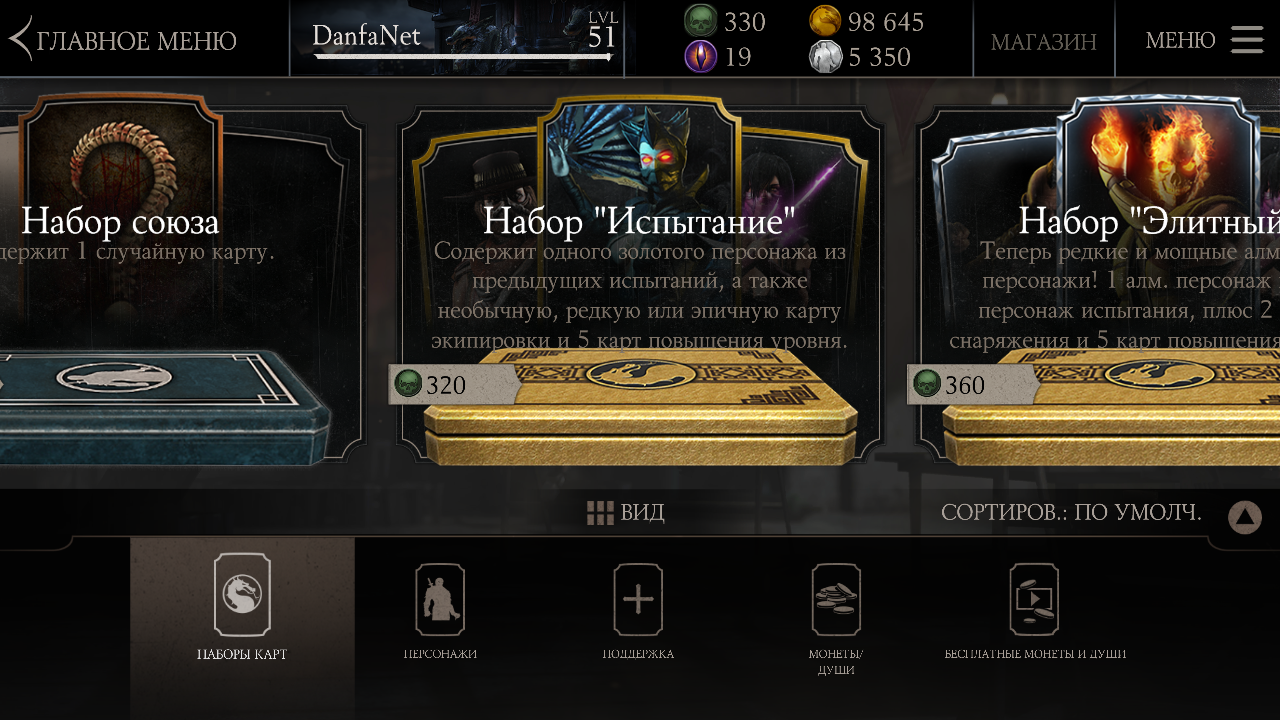Open the Персонажи tab
The width and height of the screenshot is (1280, 720).
point(440,610)
